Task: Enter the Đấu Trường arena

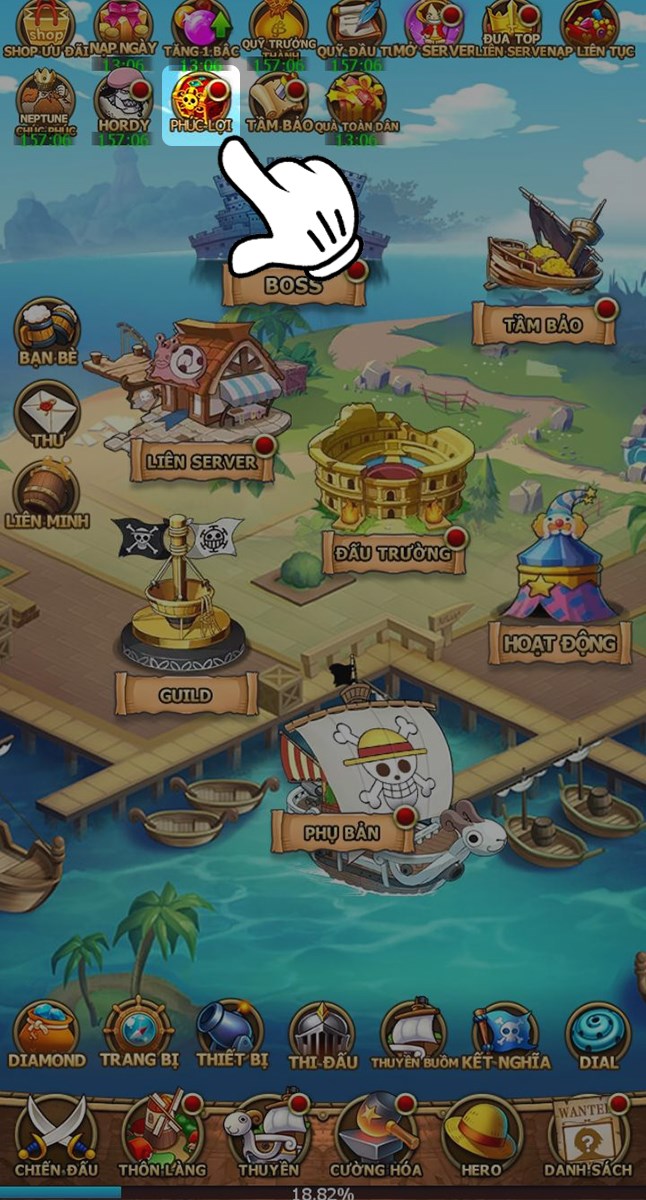Action: (x=394, y=551)
